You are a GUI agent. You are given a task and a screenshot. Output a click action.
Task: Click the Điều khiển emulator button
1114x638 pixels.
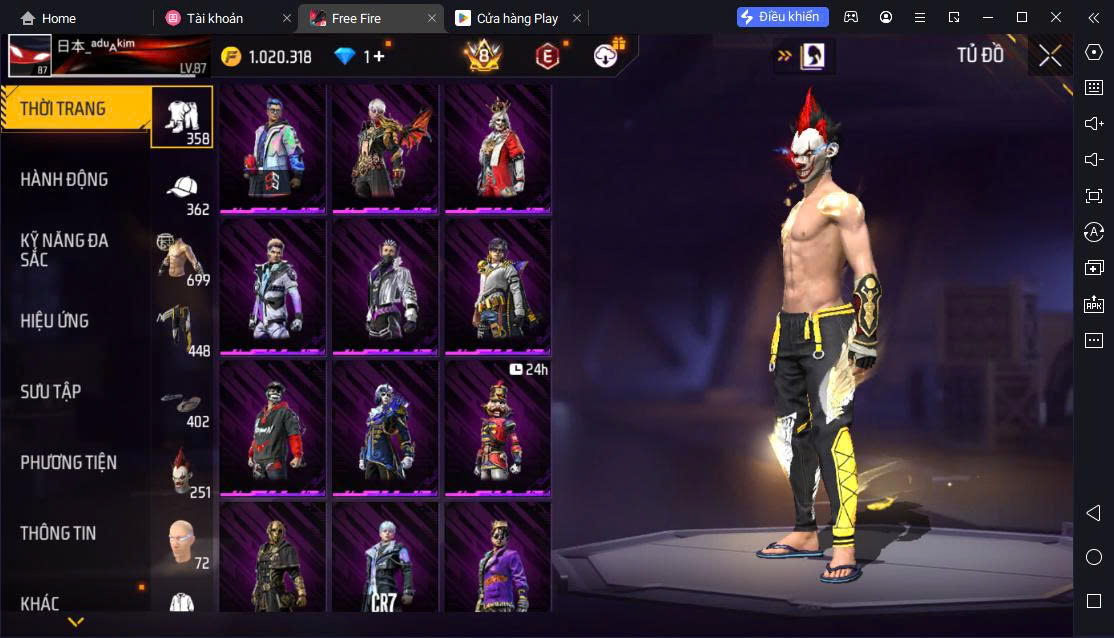click(x=783, y=17)
